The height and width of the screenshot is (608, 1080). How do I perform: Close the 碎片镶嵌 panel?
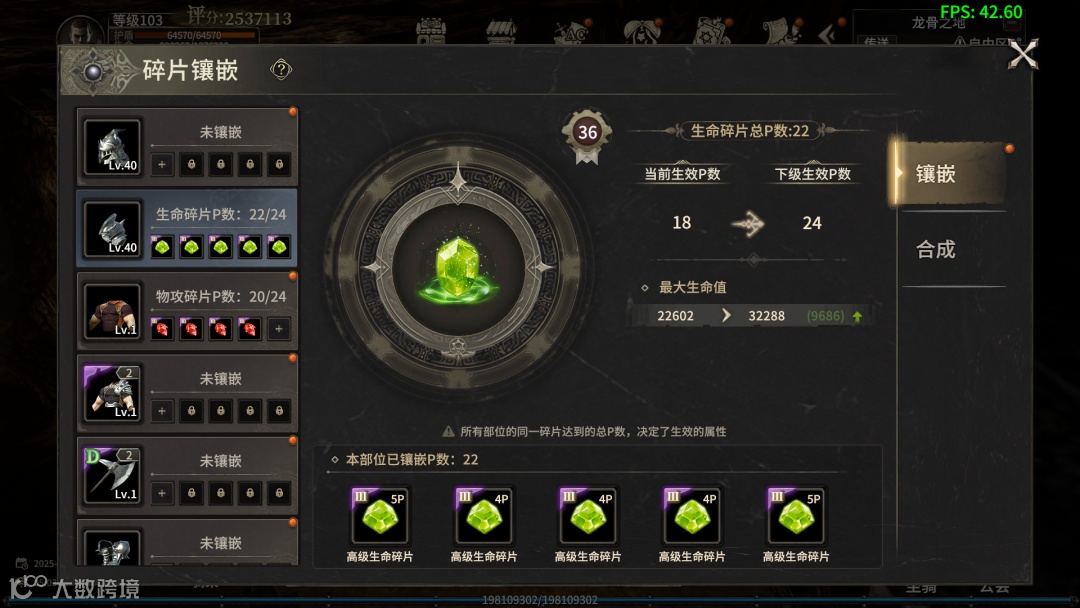(x=1023, y=54)
